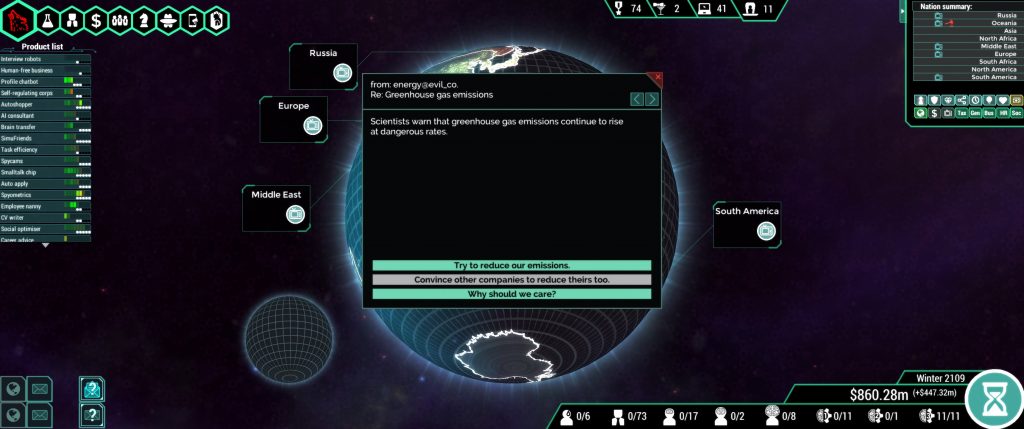Close the greenhouse gas email window
Screen dimensions: 1024x429
(x=657, y=77)
